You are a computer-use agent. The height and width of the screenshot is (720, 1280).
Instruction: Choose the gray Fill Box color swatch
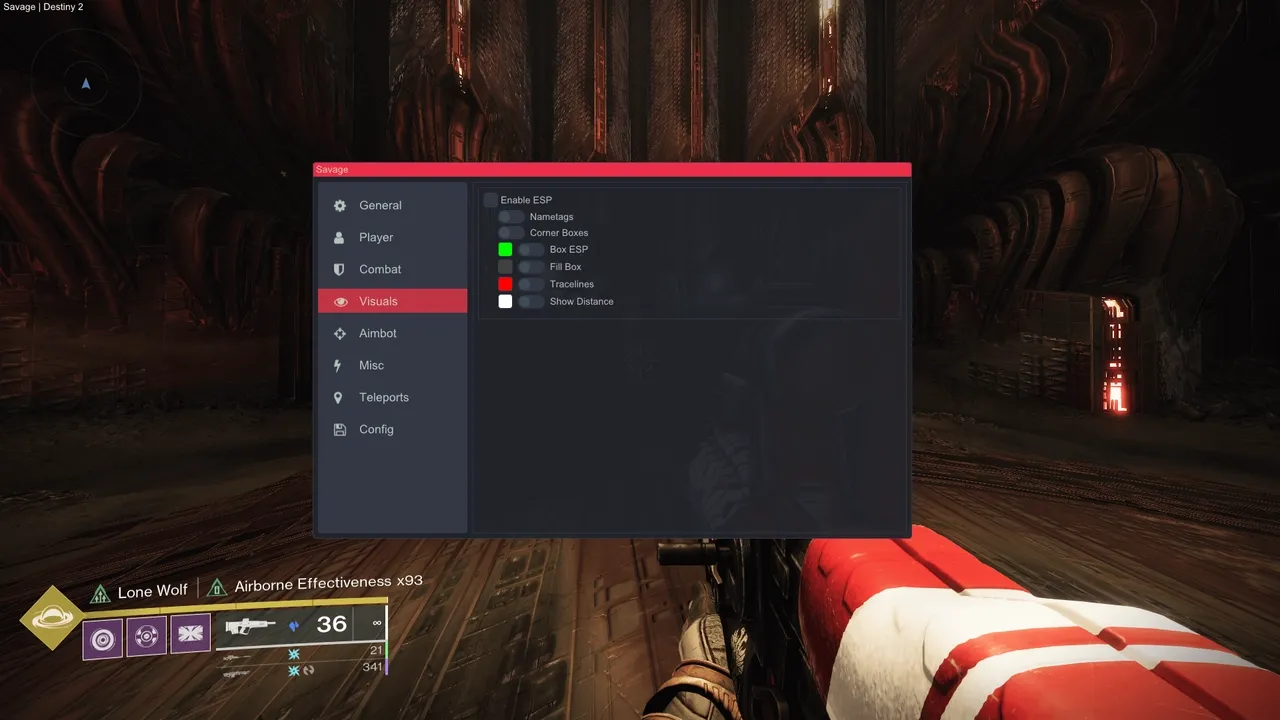[505, 267]
